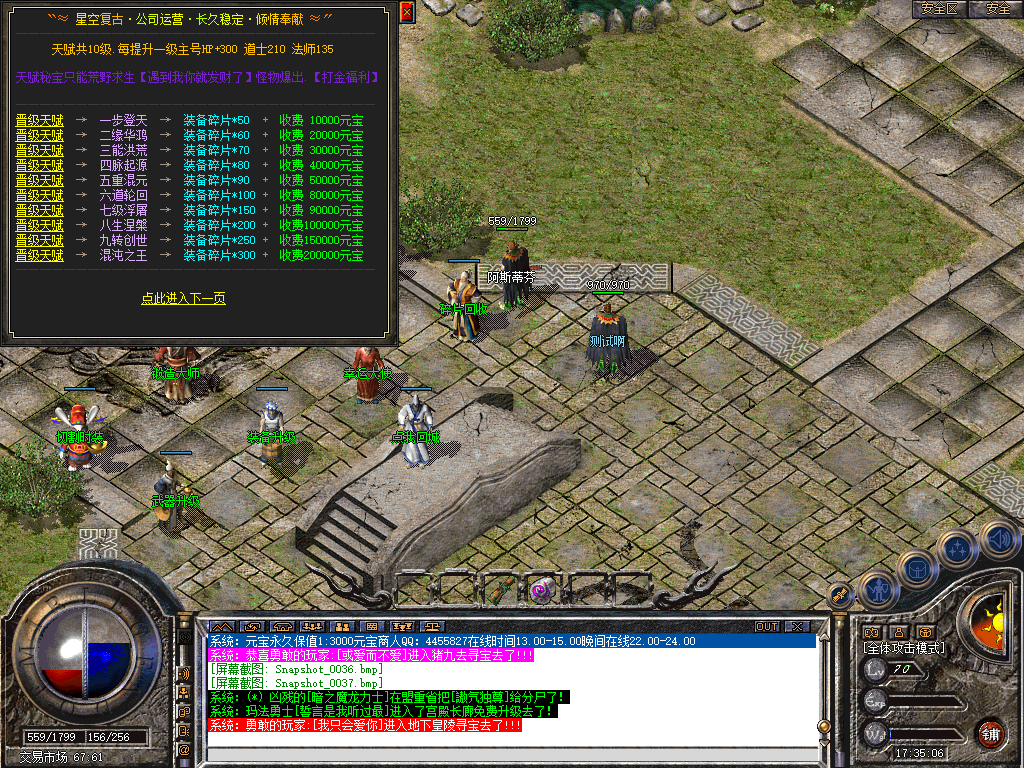Click 点此进入下一页 to go to the next page
The width and height of the screenshot is (1024, 768).
pos(183,298)
